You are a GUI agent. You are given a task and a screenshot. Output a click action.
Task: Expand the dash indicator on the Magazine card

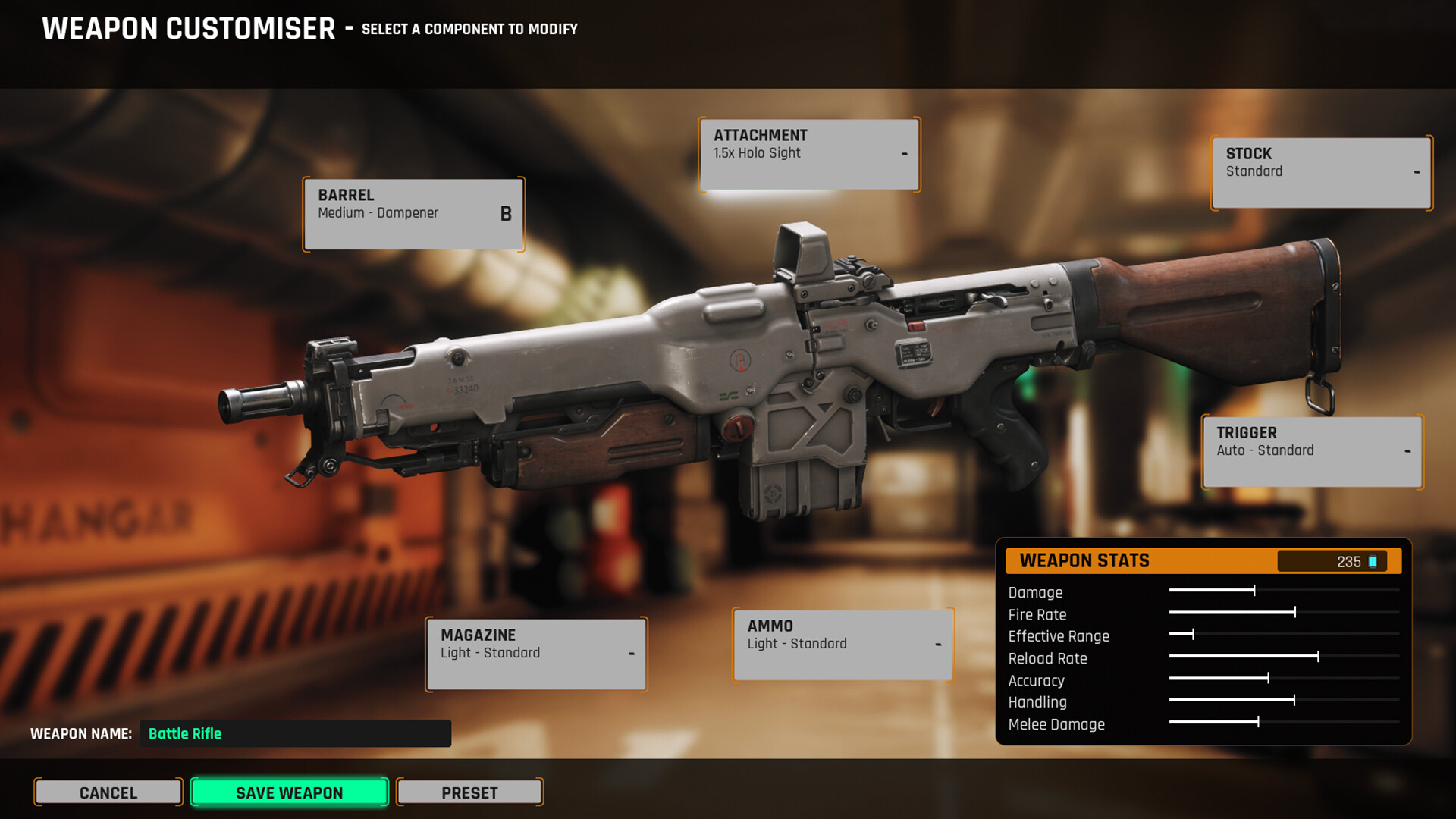pyautogui.click(x=632, y=654)
